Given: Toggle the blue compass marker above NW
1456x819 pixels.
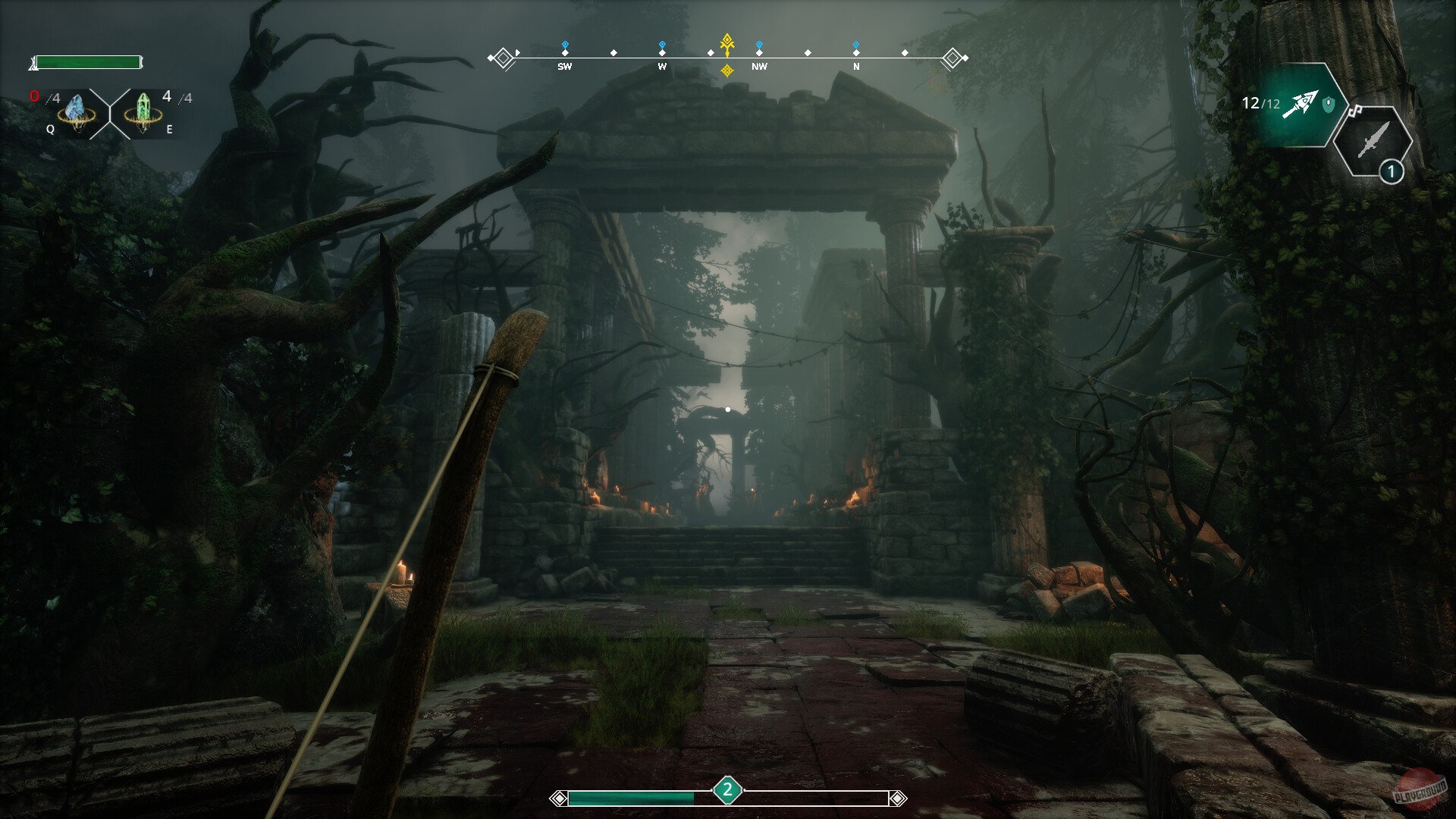Looking at the screenshot, I should 758,44.
